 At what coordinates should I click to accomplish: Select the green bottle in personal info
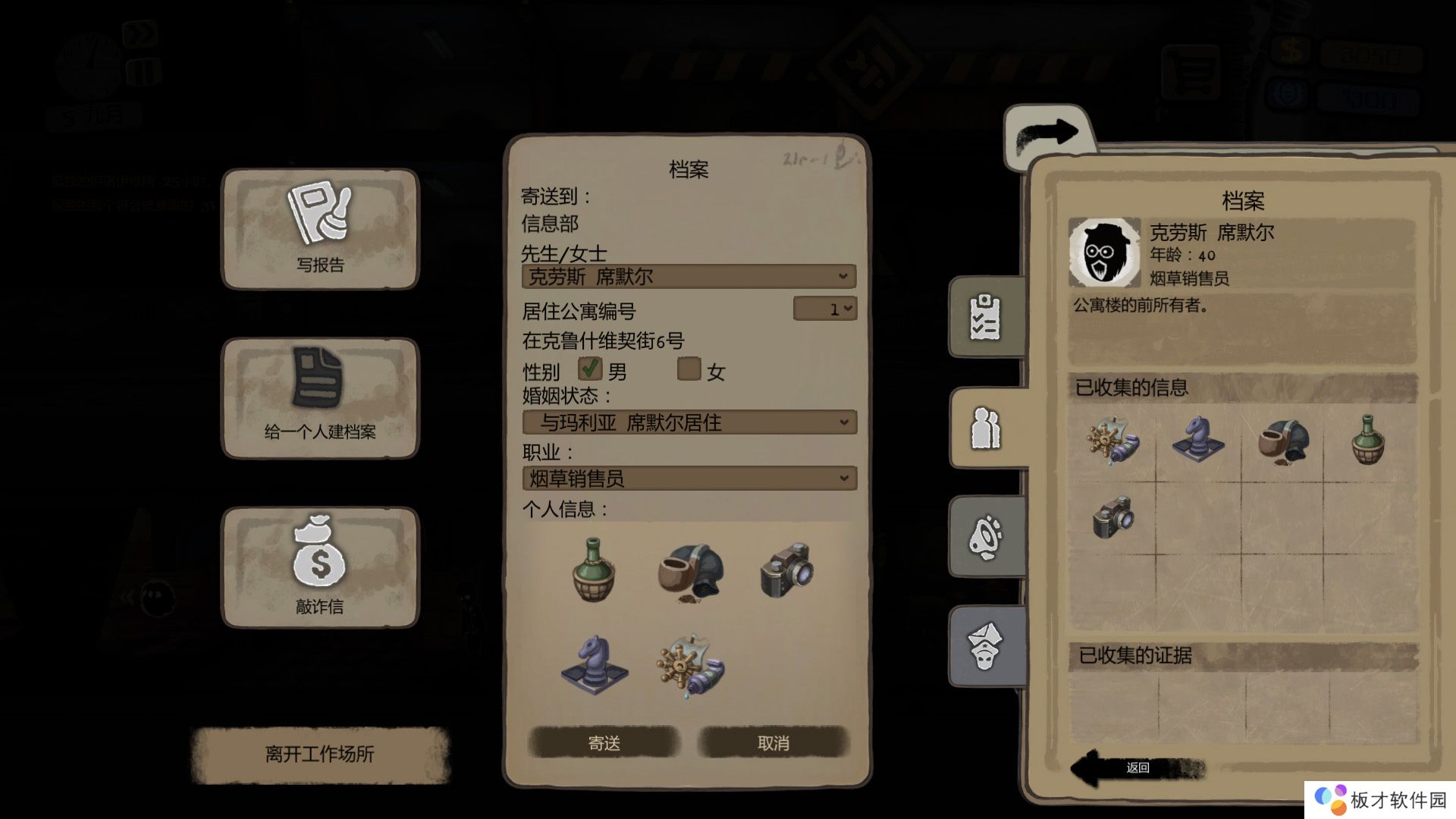pos(594,570)
